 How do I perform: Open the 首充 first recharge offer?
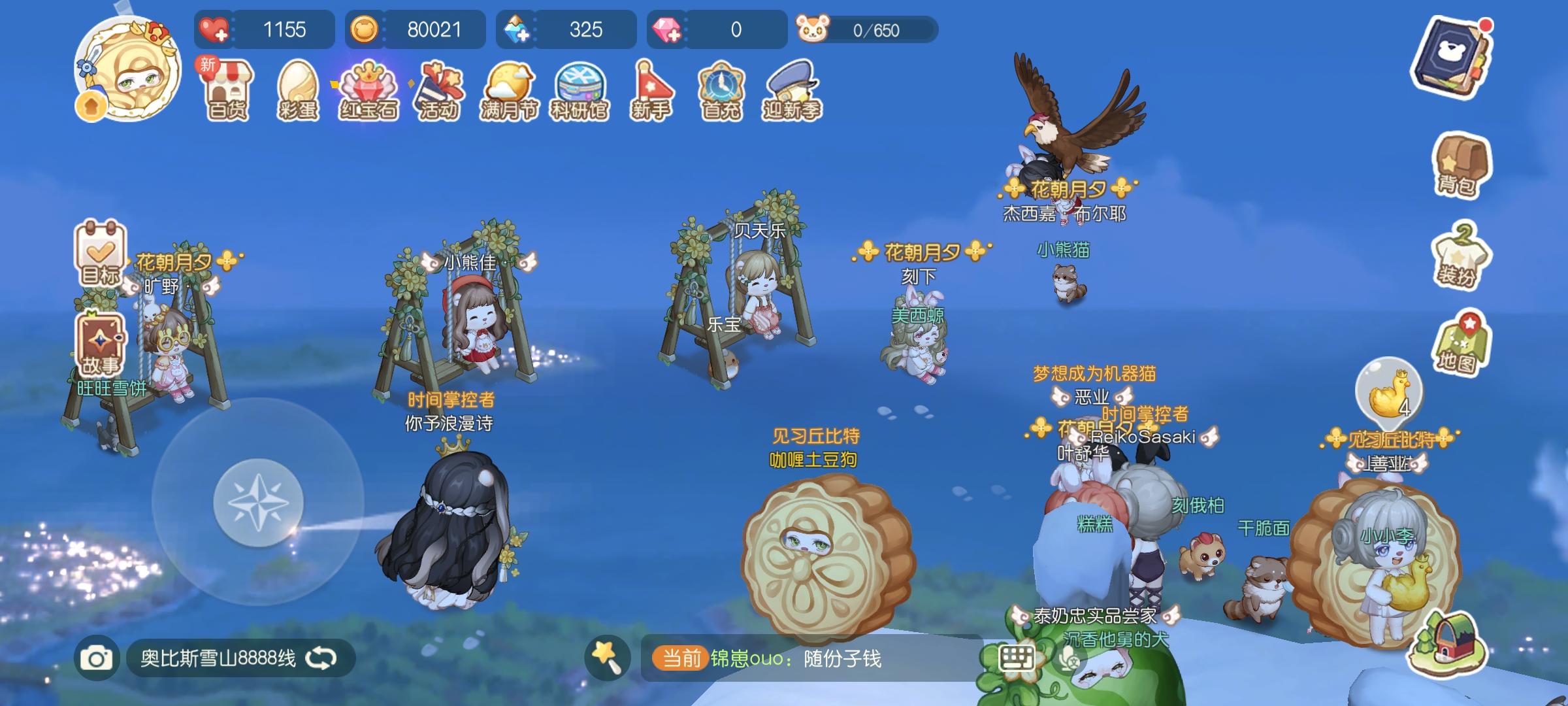coord(721,92)
